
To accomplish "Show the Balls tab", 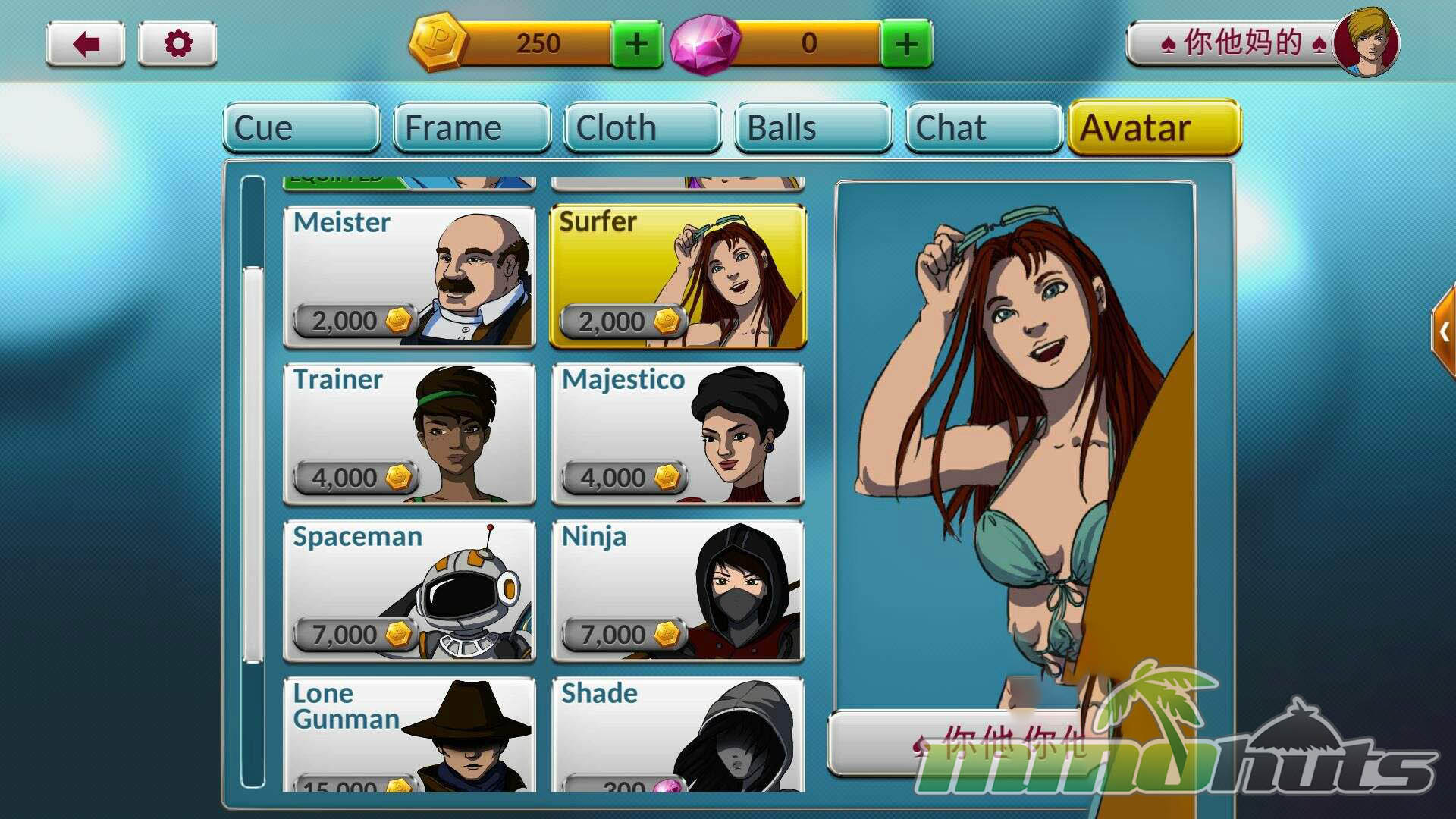I will pyautogui.click(x=813, y=127).
